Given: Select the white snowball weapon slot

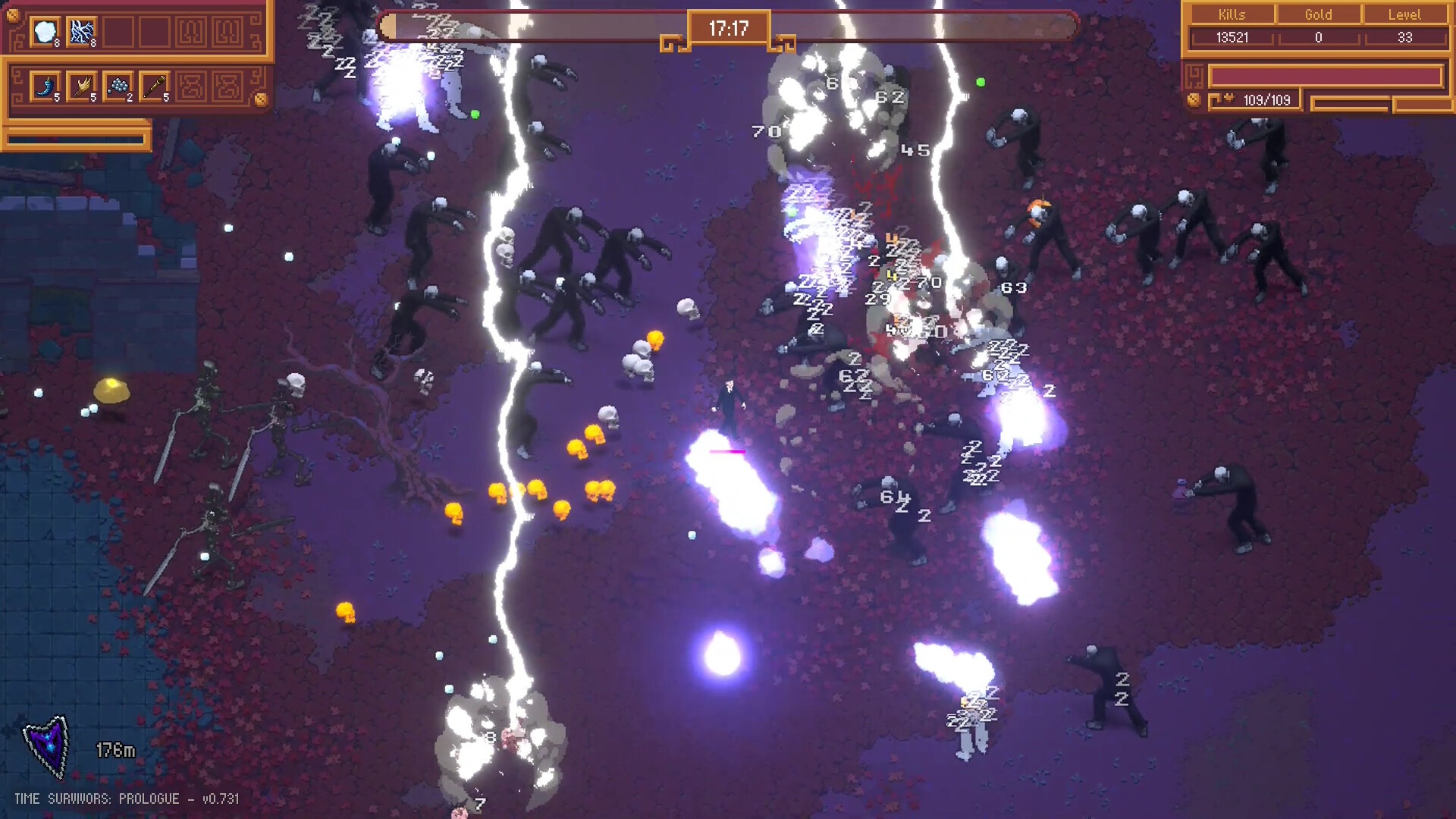Looking at the screenshot, I should click(x=45, y=32).
